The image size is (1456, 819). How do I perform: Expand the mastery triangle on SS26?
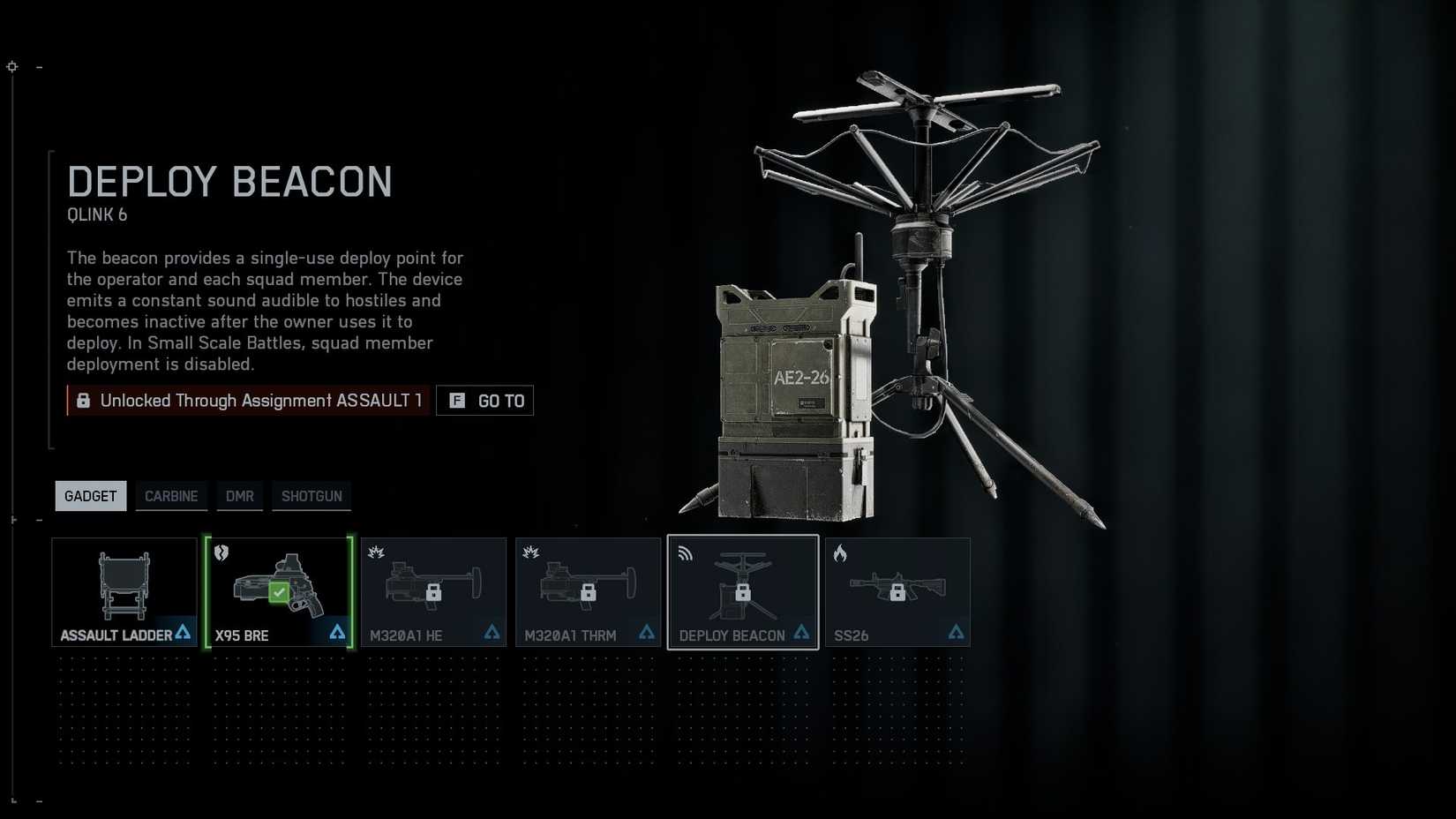tap(956, 632)
